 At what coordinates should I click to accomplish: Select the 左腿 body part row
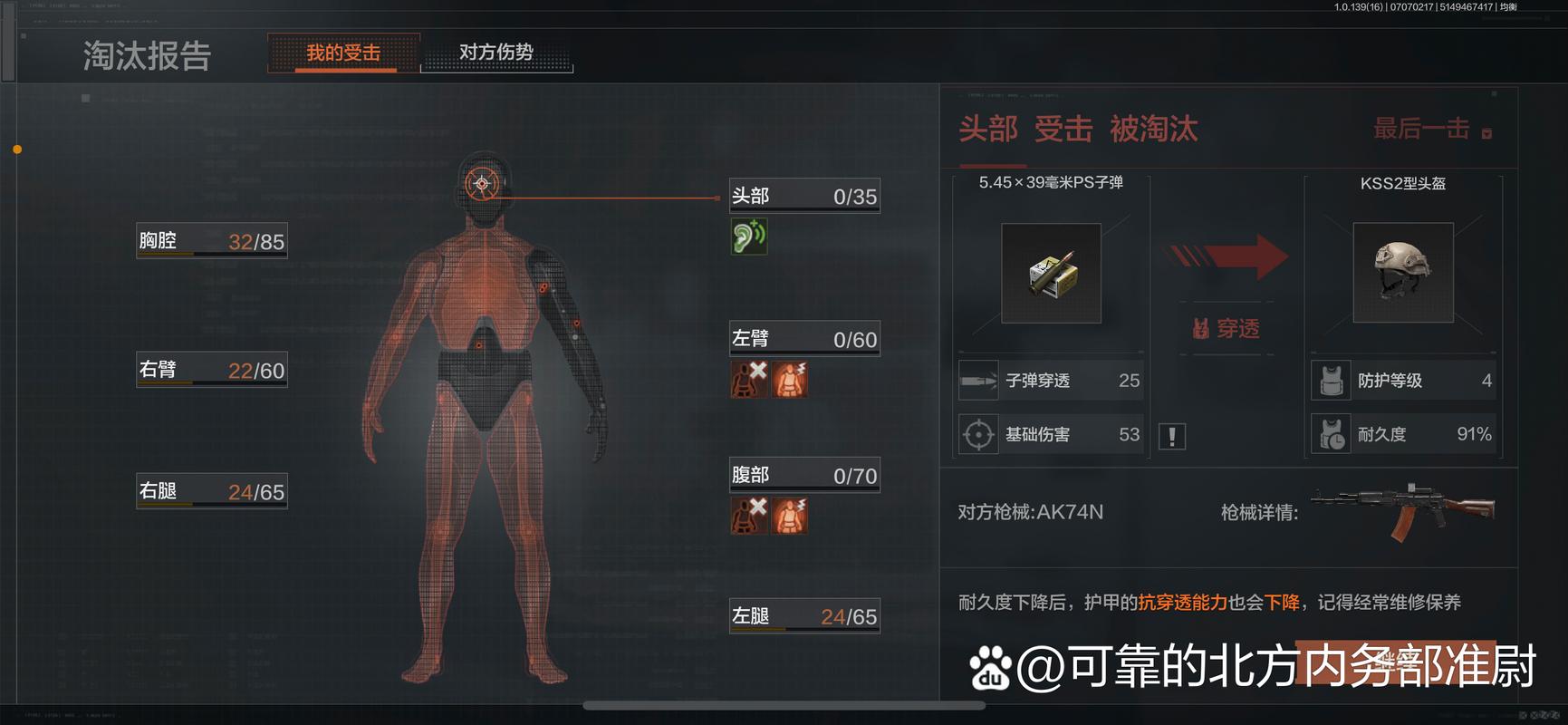point(804,616)
